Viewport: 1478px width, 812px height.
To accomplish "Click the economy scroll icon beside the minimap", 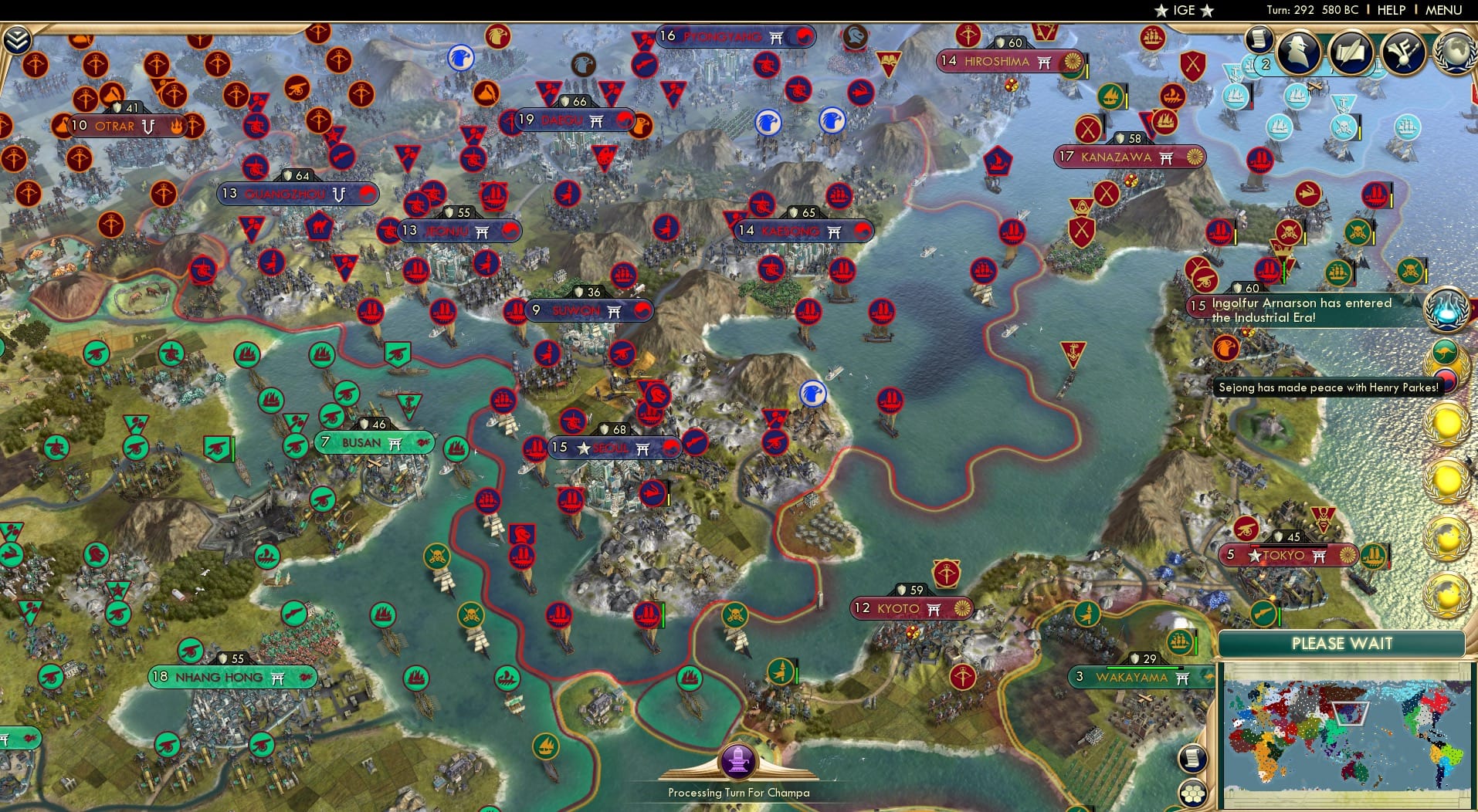I will (x=1192, y=758).
